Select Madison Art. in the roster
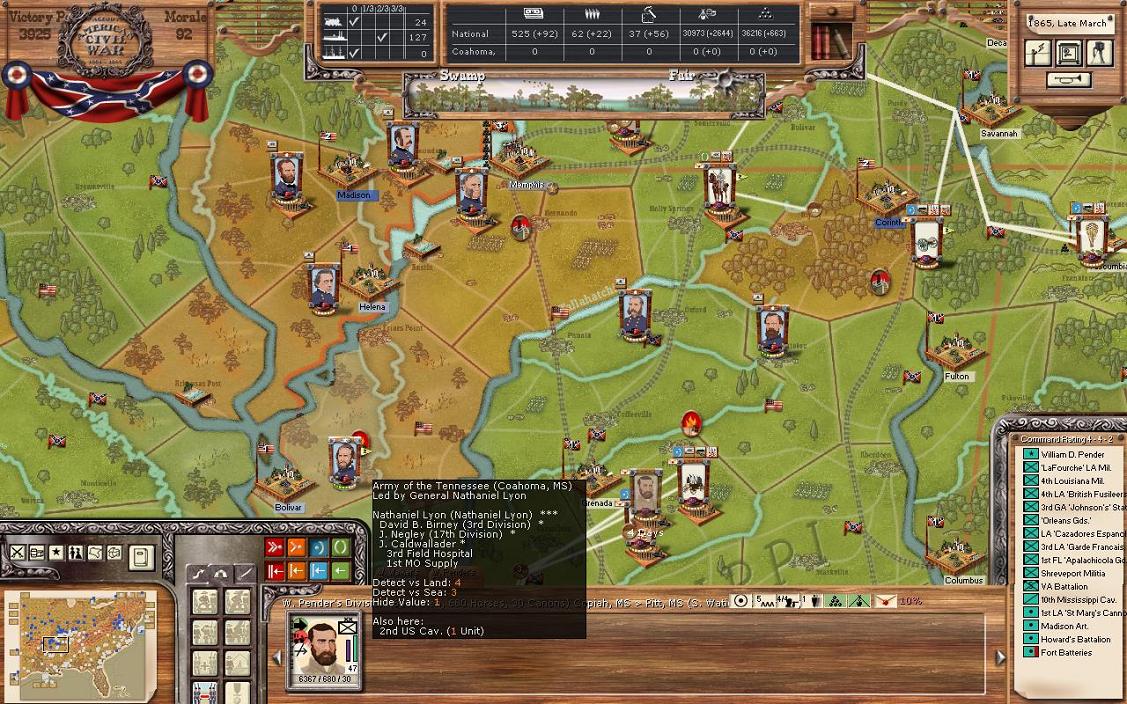Viewport: 1127px width, 704px height. point(1062,626)
